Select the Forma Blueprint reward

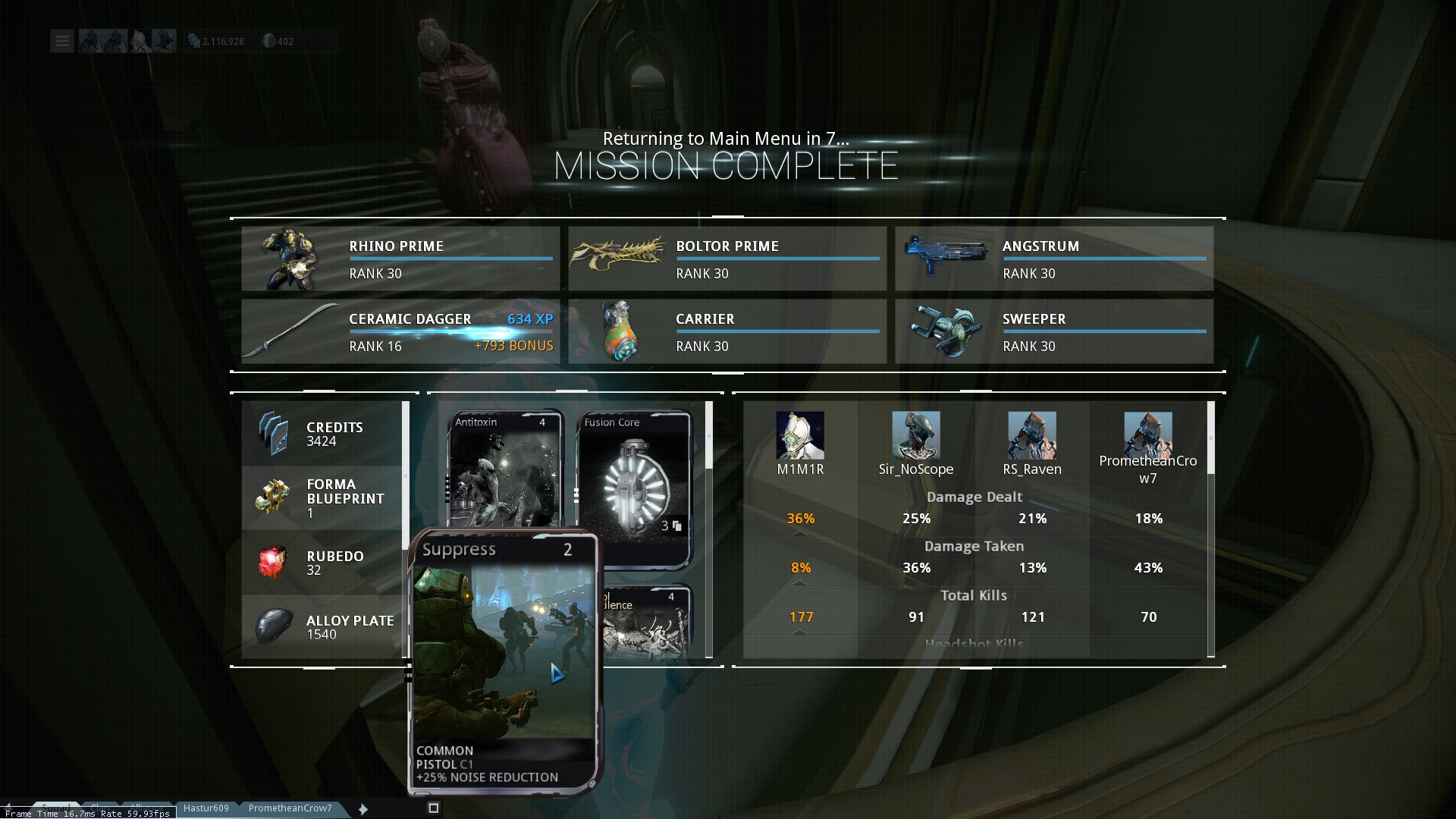pyautogui.click(x=322, y=498)
